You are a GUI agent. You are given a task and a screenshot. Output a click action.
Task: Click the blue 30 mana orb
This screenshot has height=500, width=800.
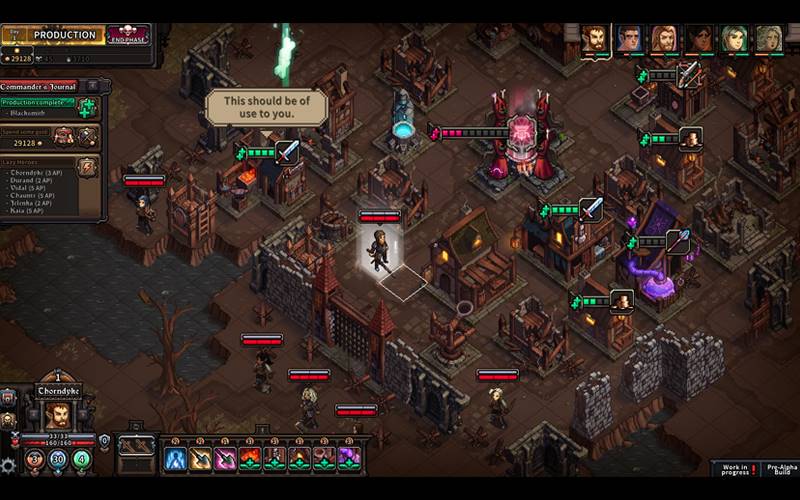[58, 459]
